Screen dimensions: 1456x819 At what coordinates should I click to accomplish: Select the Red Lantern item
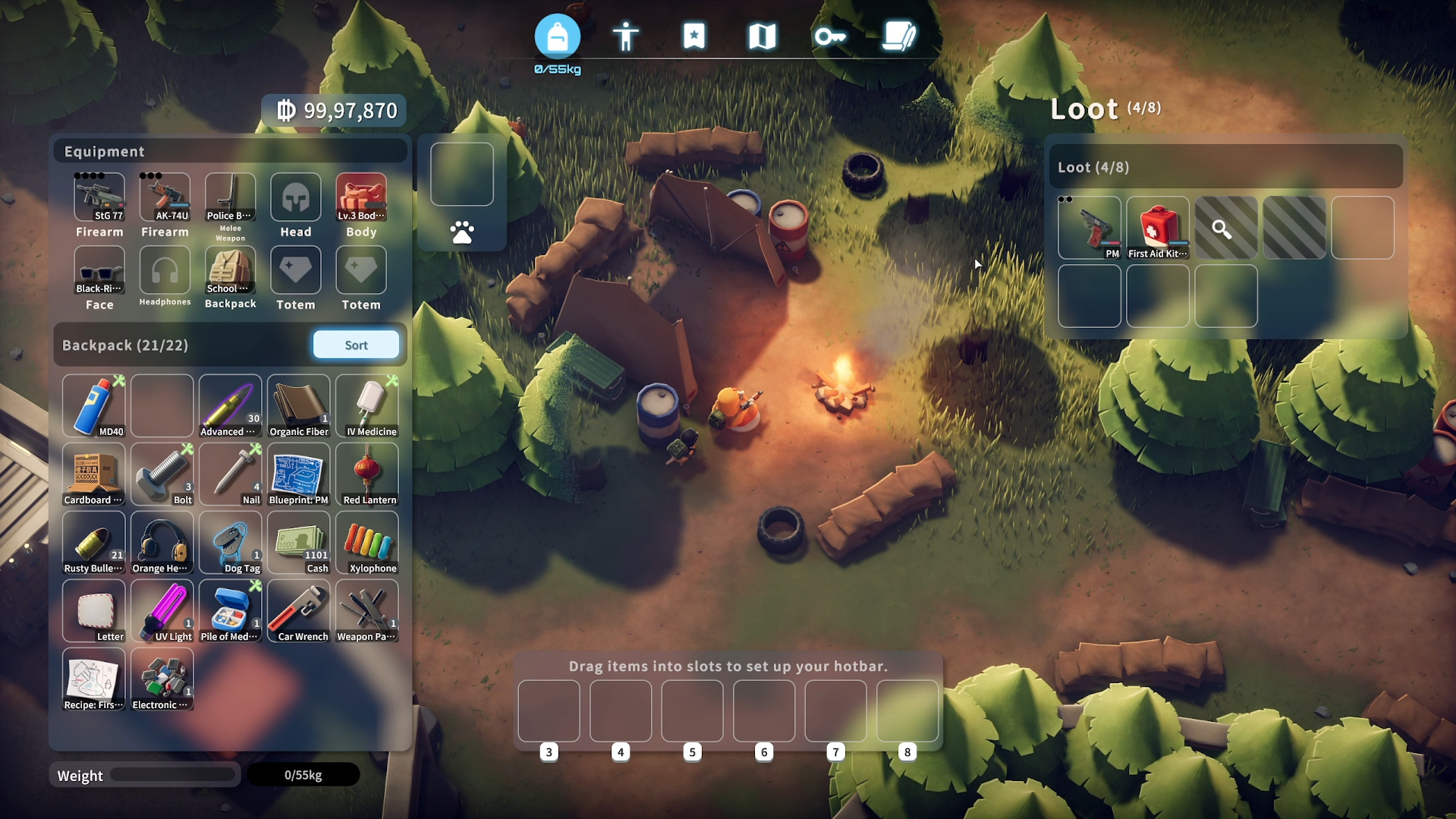pos(367,474)
